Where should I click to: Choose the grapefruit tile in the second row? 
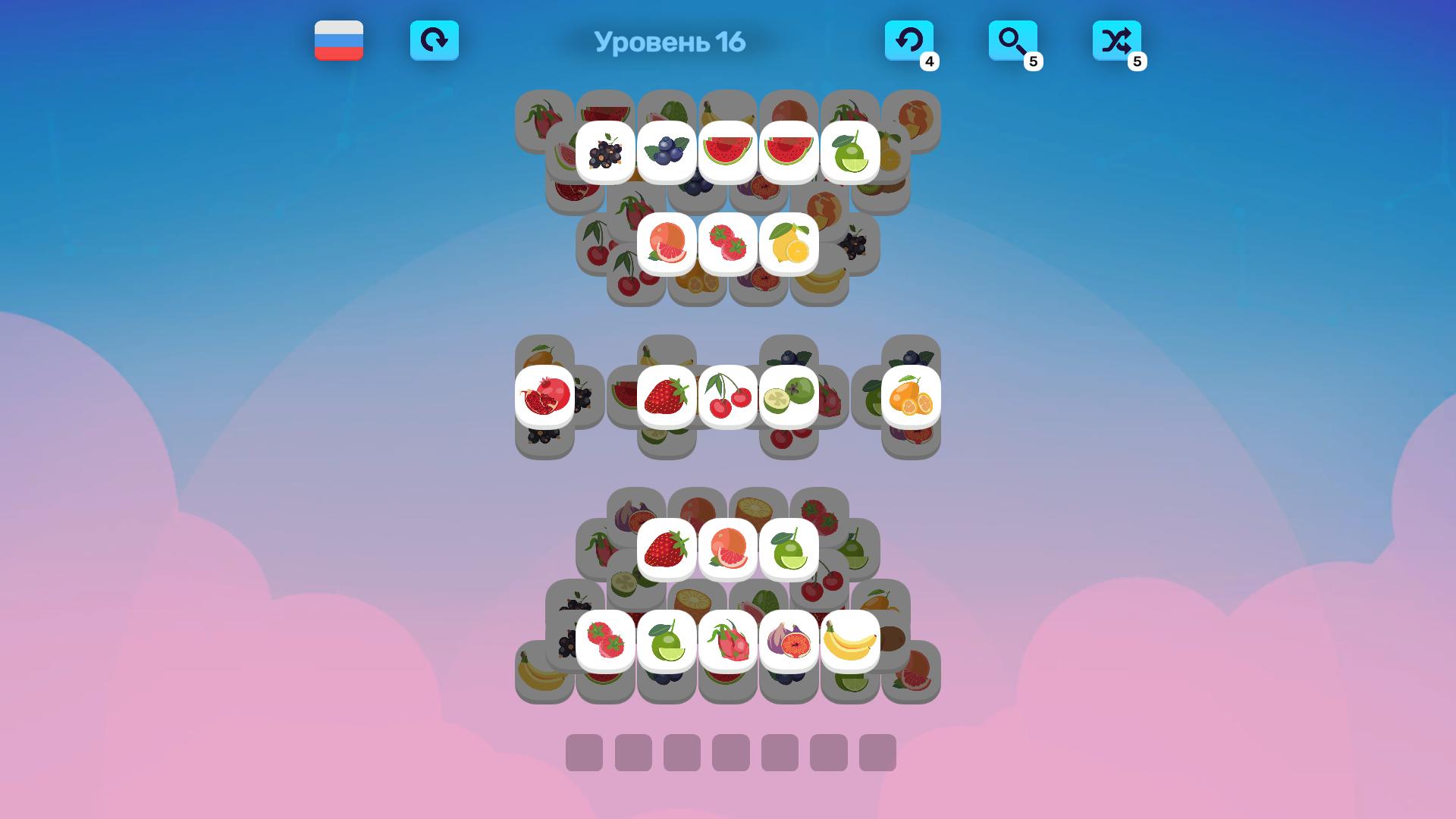point(667,244)
